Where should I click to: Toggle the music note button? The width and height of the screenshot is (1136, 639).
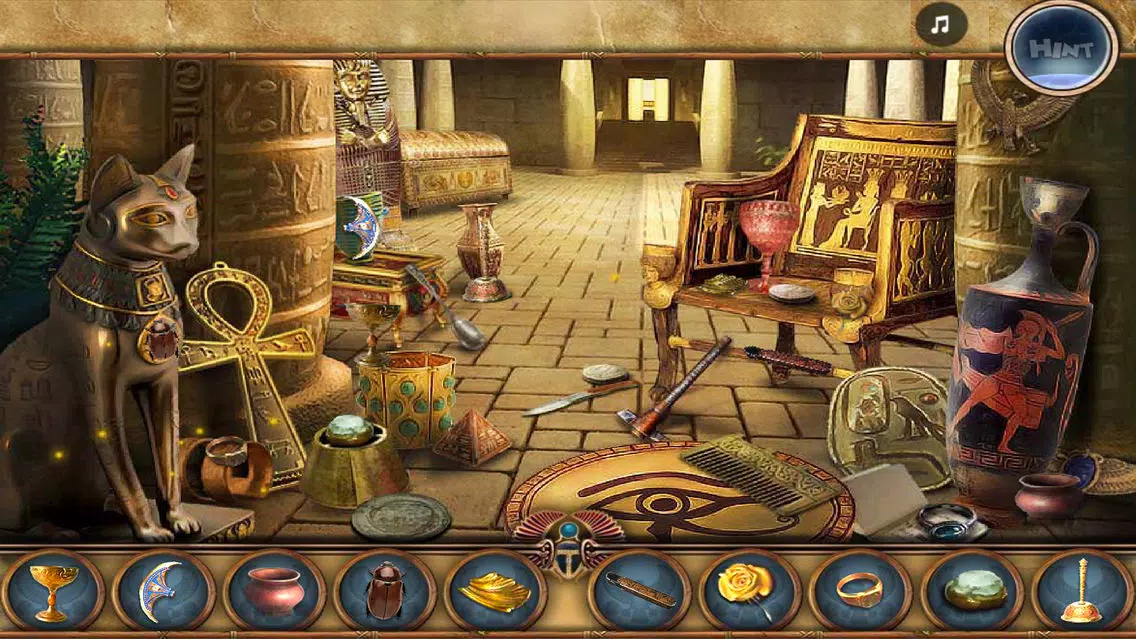pos(940,26)
